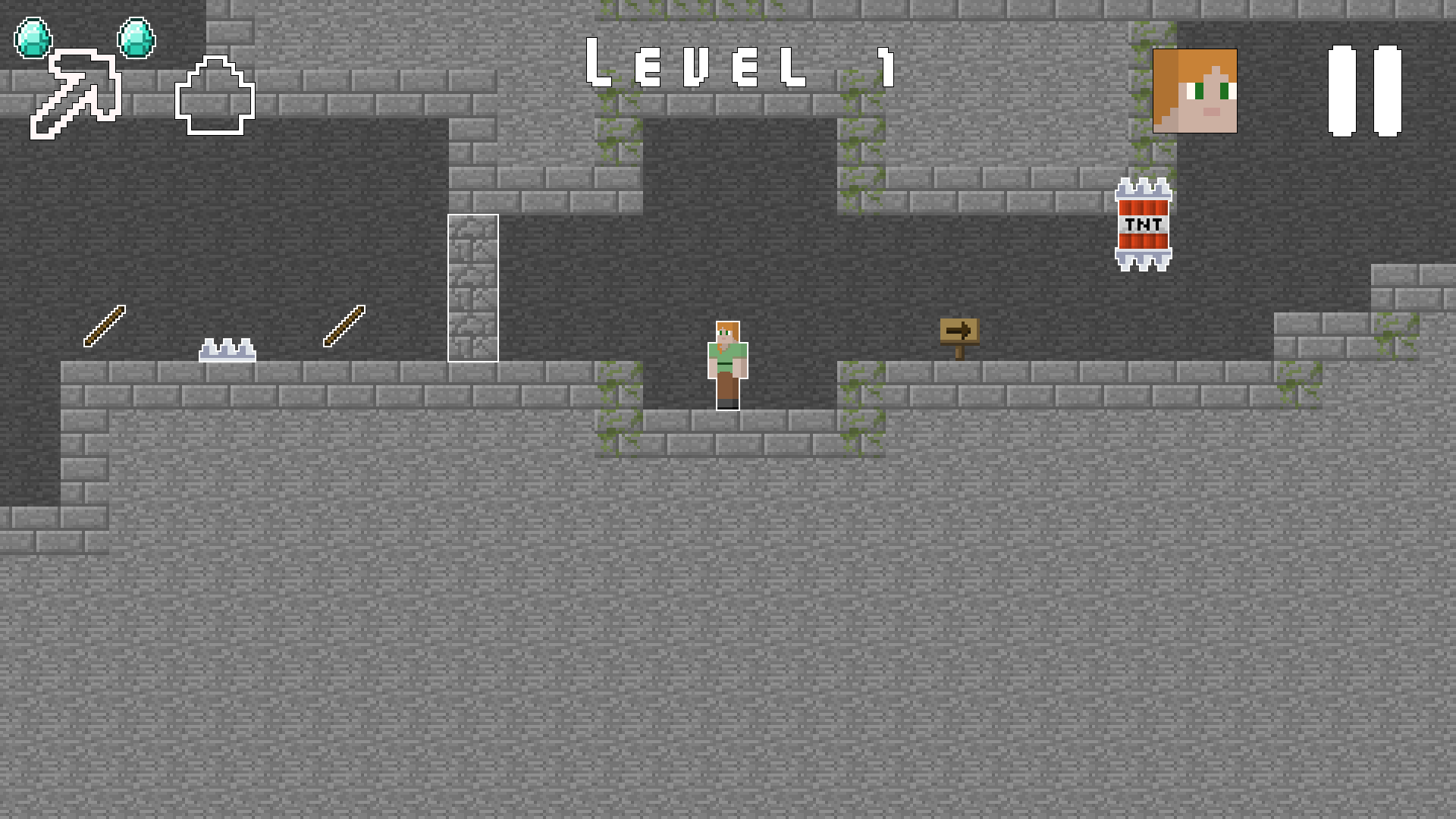Select the armor outline icon

tap(214, 97)
